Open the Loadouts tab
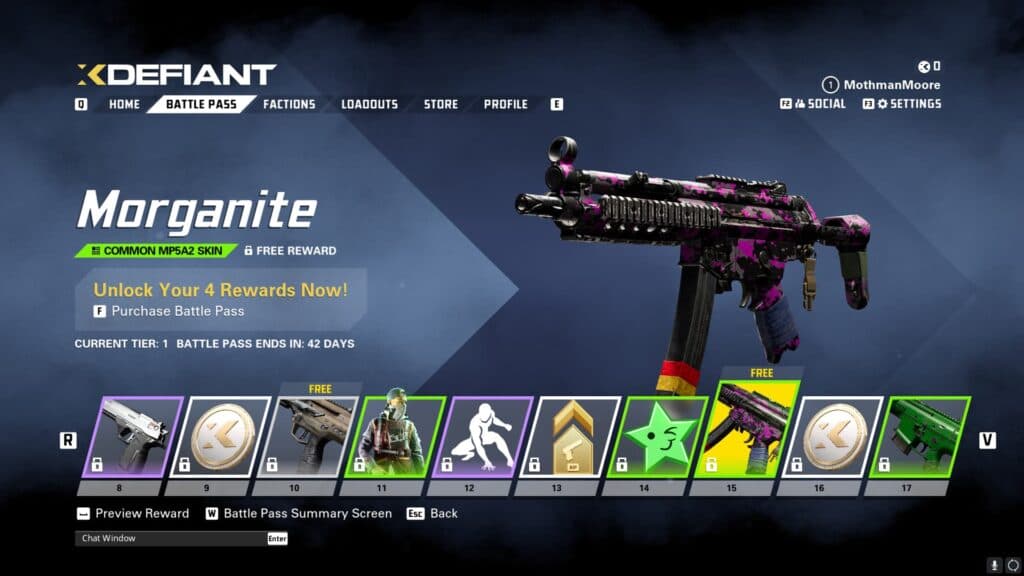 [369, 104]
